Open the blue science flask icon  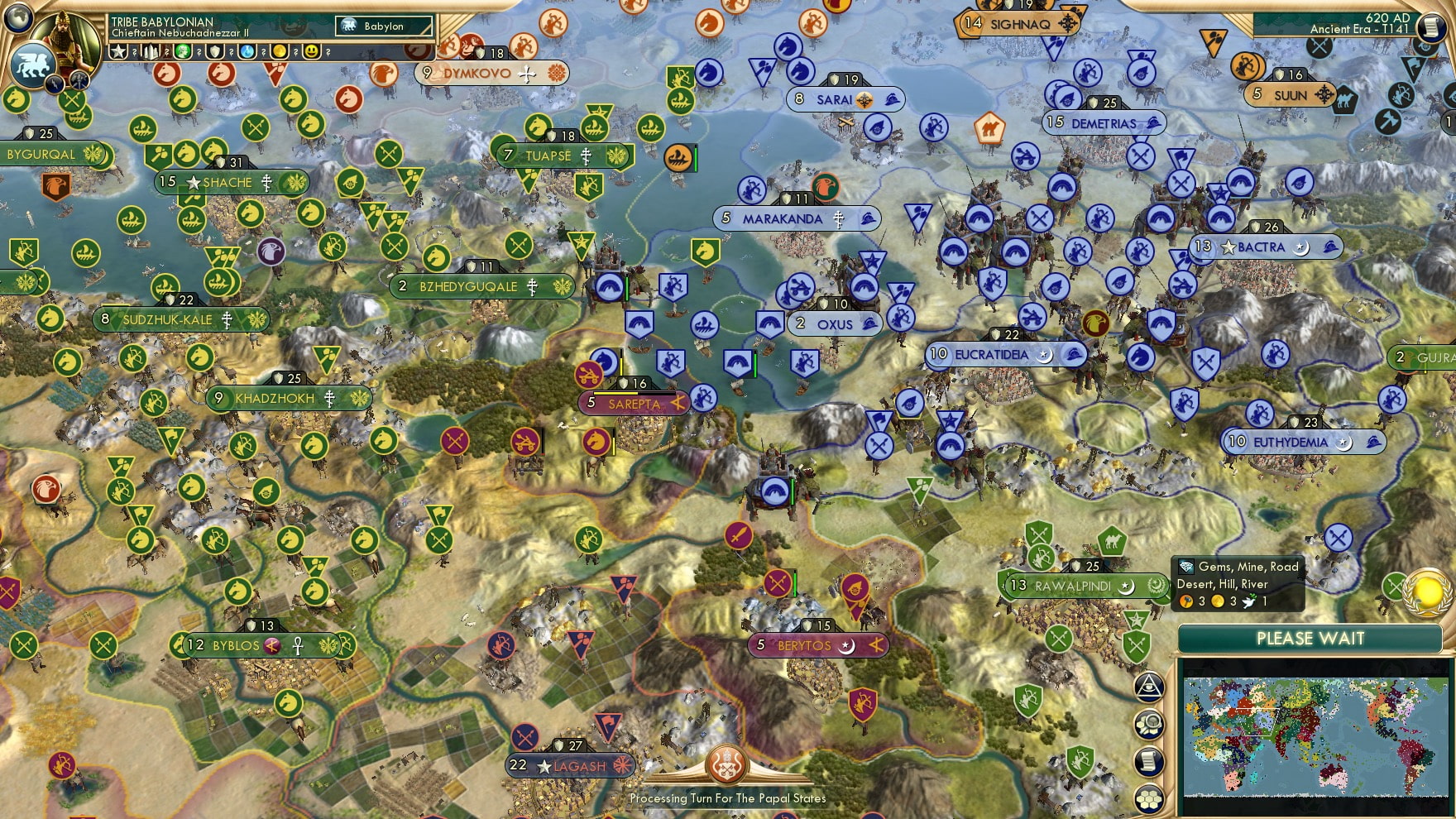click(x=247, y=51)
